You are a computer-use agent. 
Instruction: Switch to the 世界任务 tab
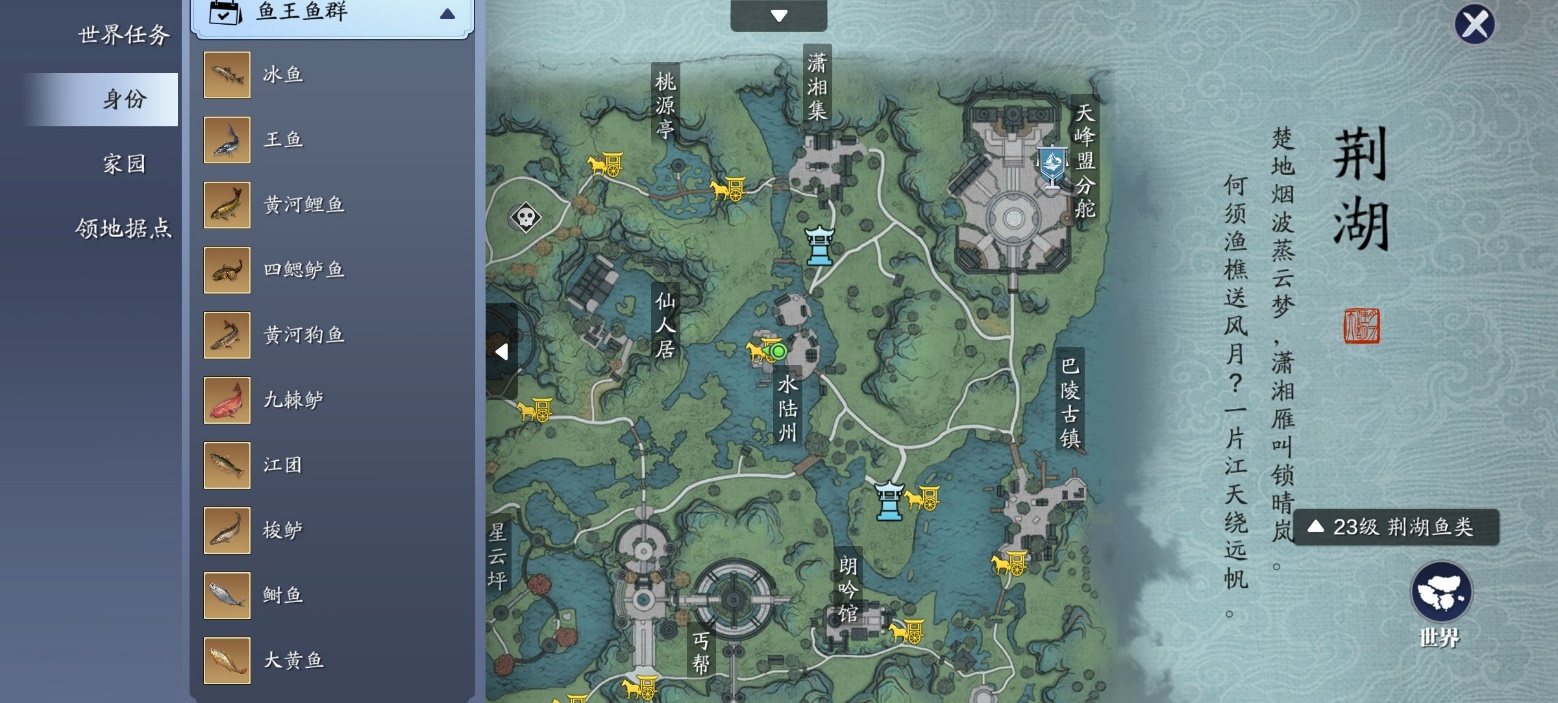pyautogui.click(x=124, y=35)
